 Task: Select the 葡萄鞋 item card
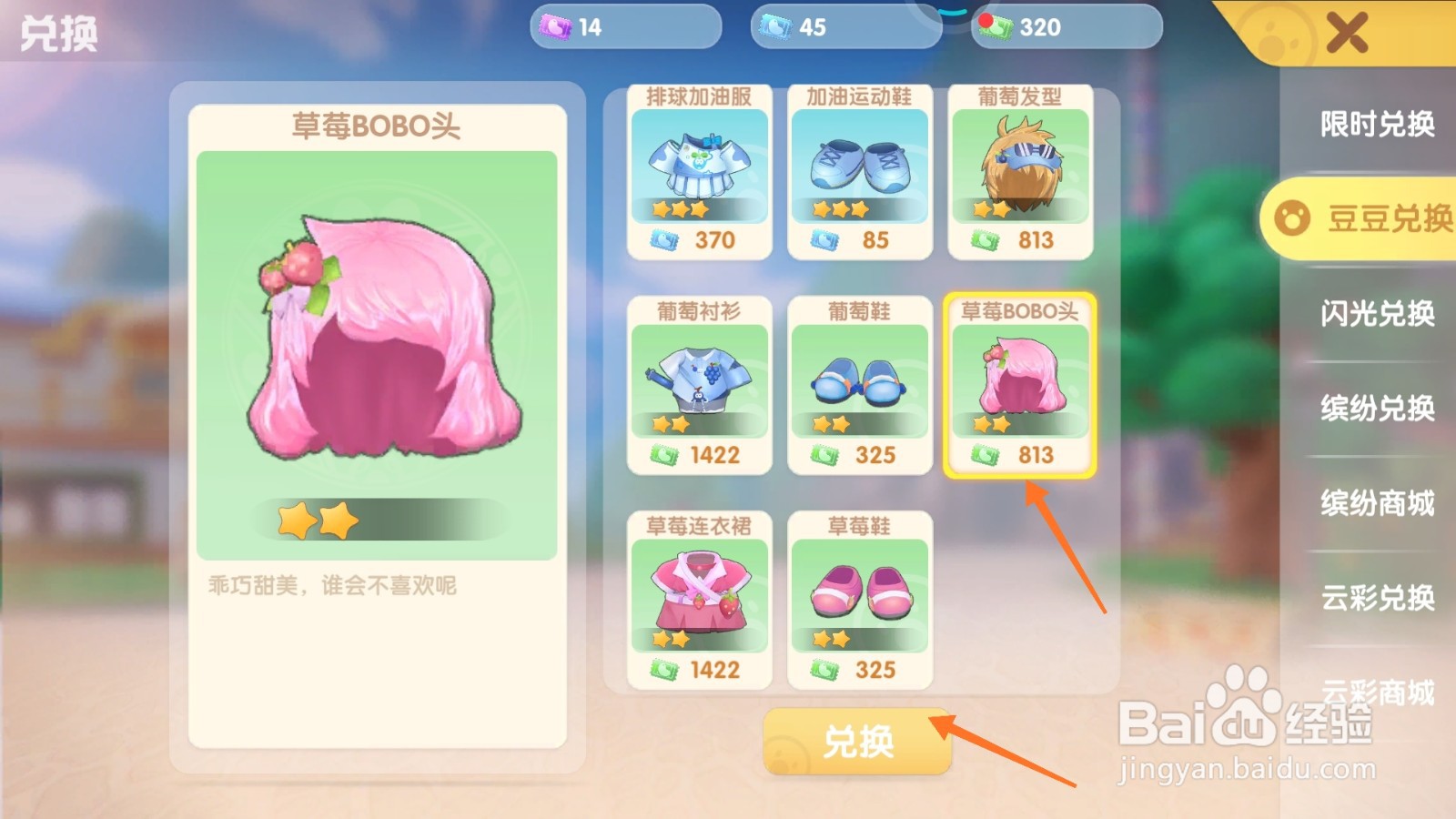tap(861, 382)
